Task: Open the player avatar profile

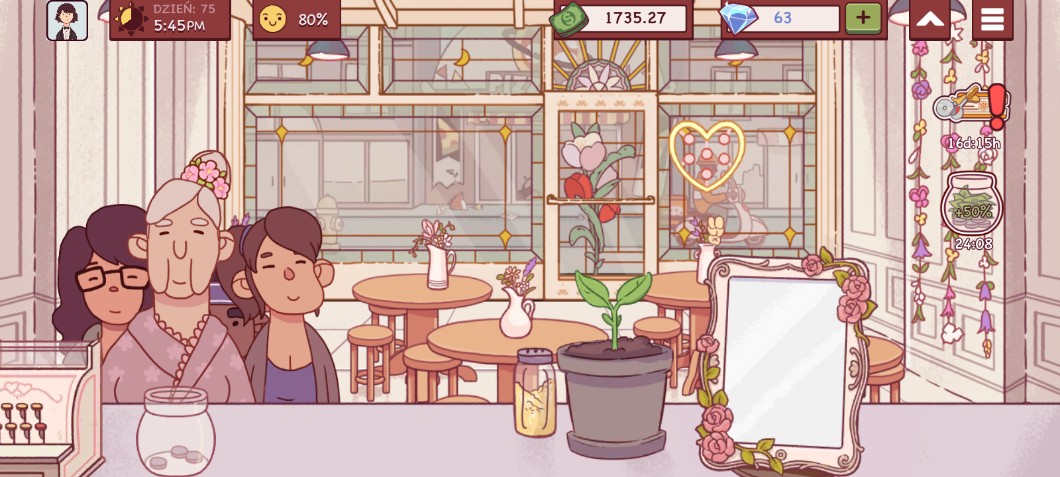Action: (x=67, y=20)
